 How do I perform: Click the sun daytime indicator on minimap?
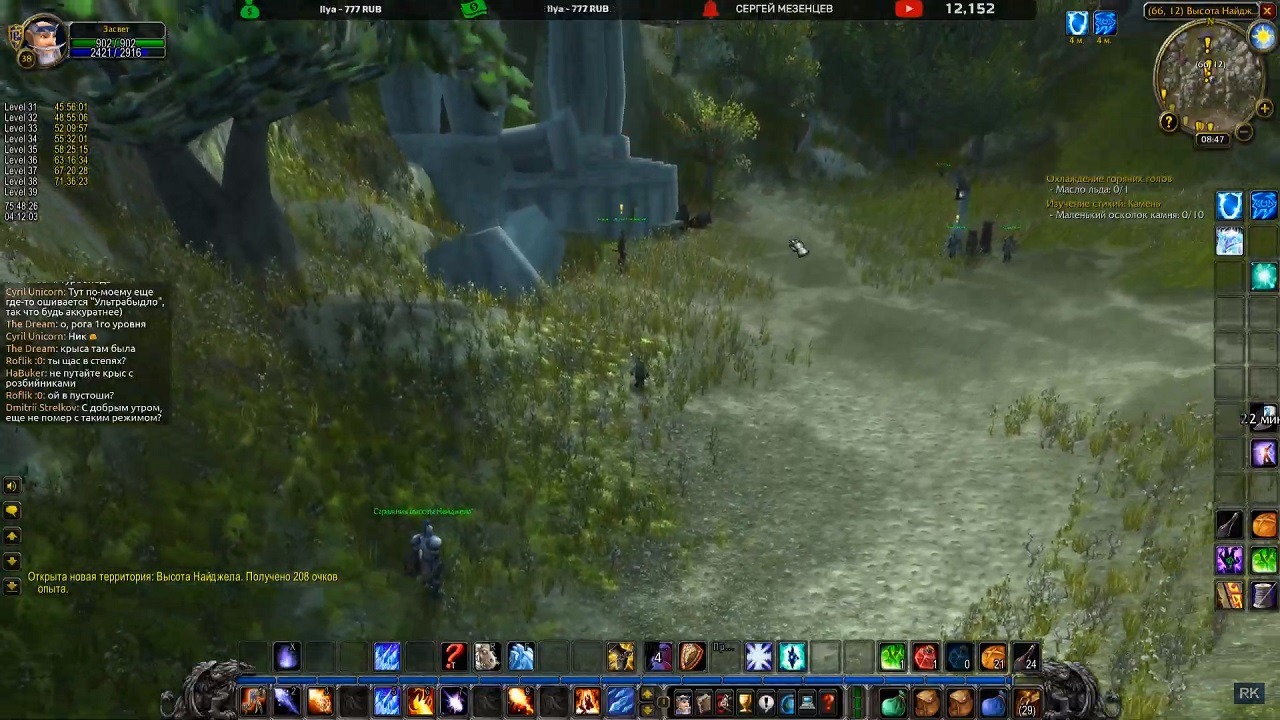pyautogui.click(x=1262, y=36)
